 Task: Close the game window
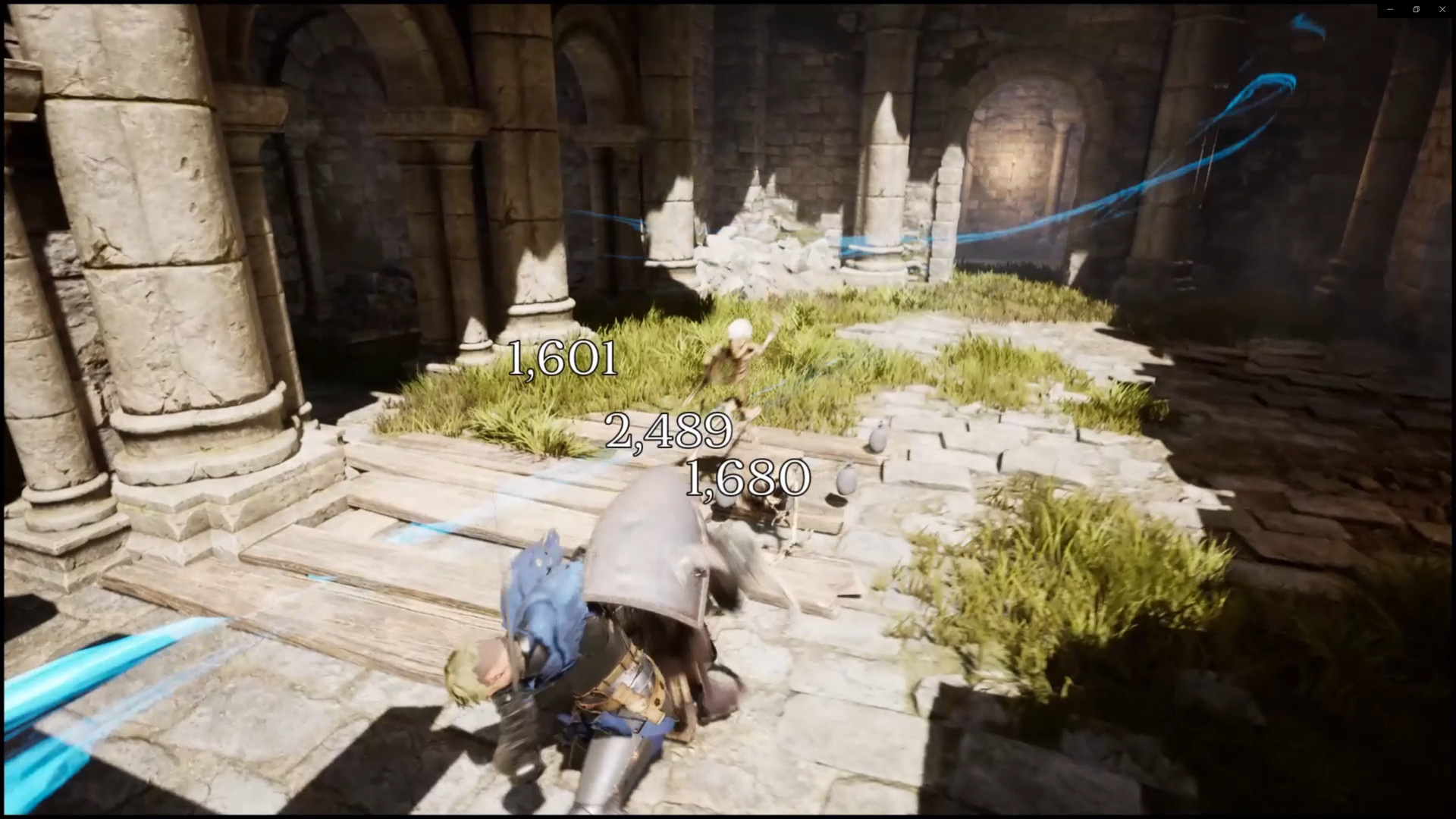pyautogui.click(x=1442, y=9)
